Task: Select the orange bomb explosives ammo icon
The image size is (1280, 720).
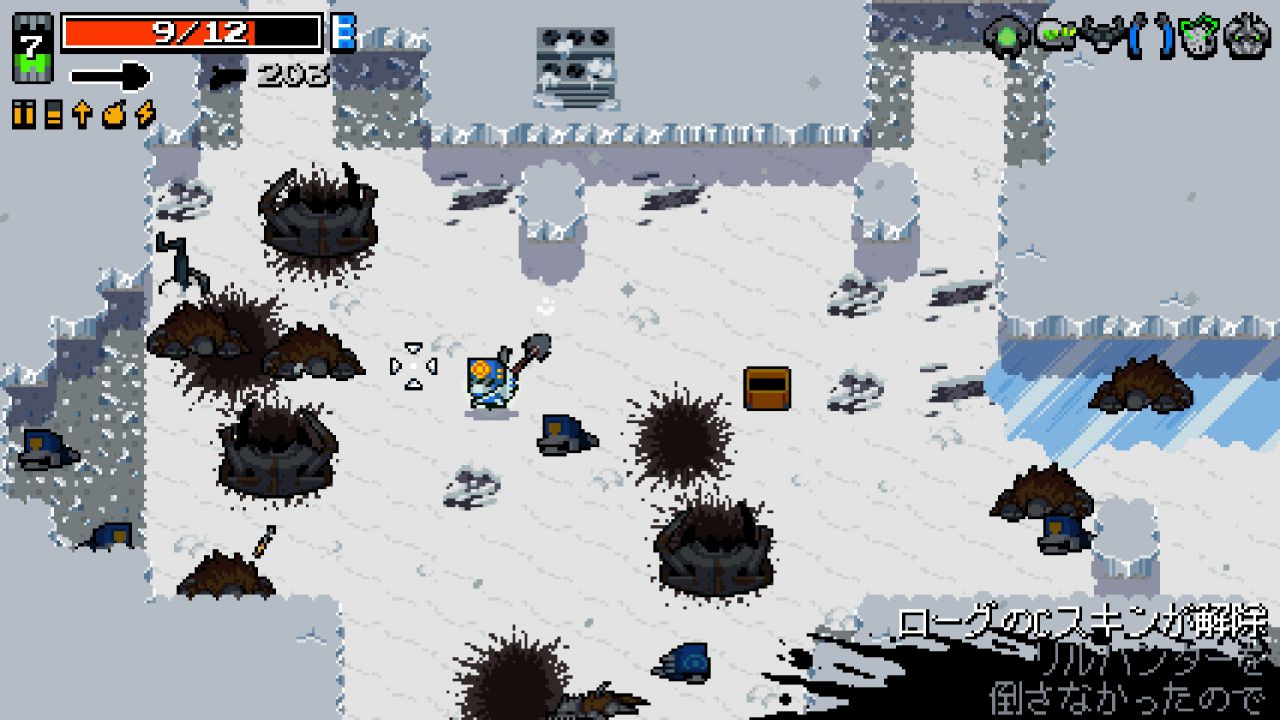Action: 114,115
